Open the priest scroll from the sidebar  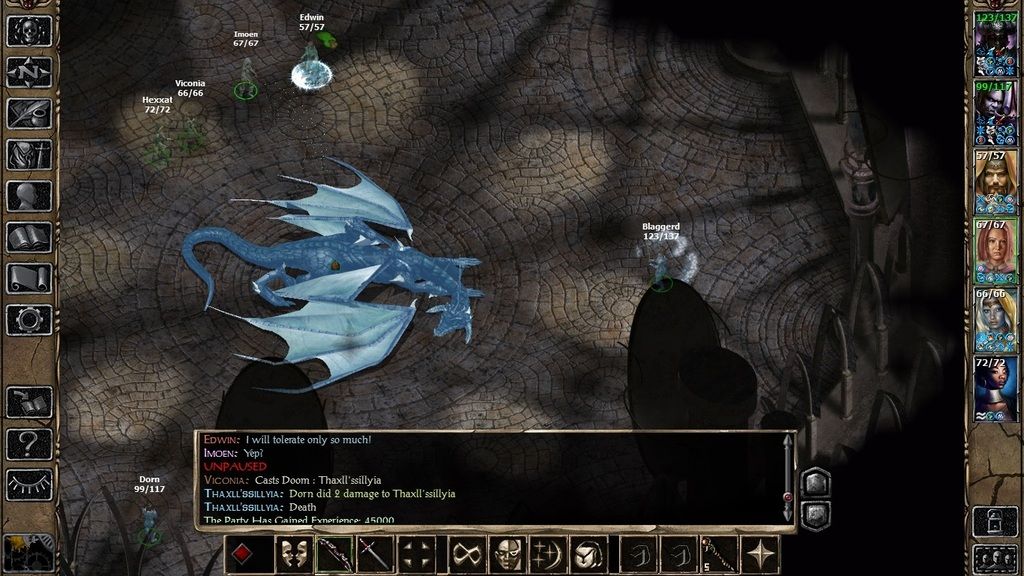pos(29,278)
